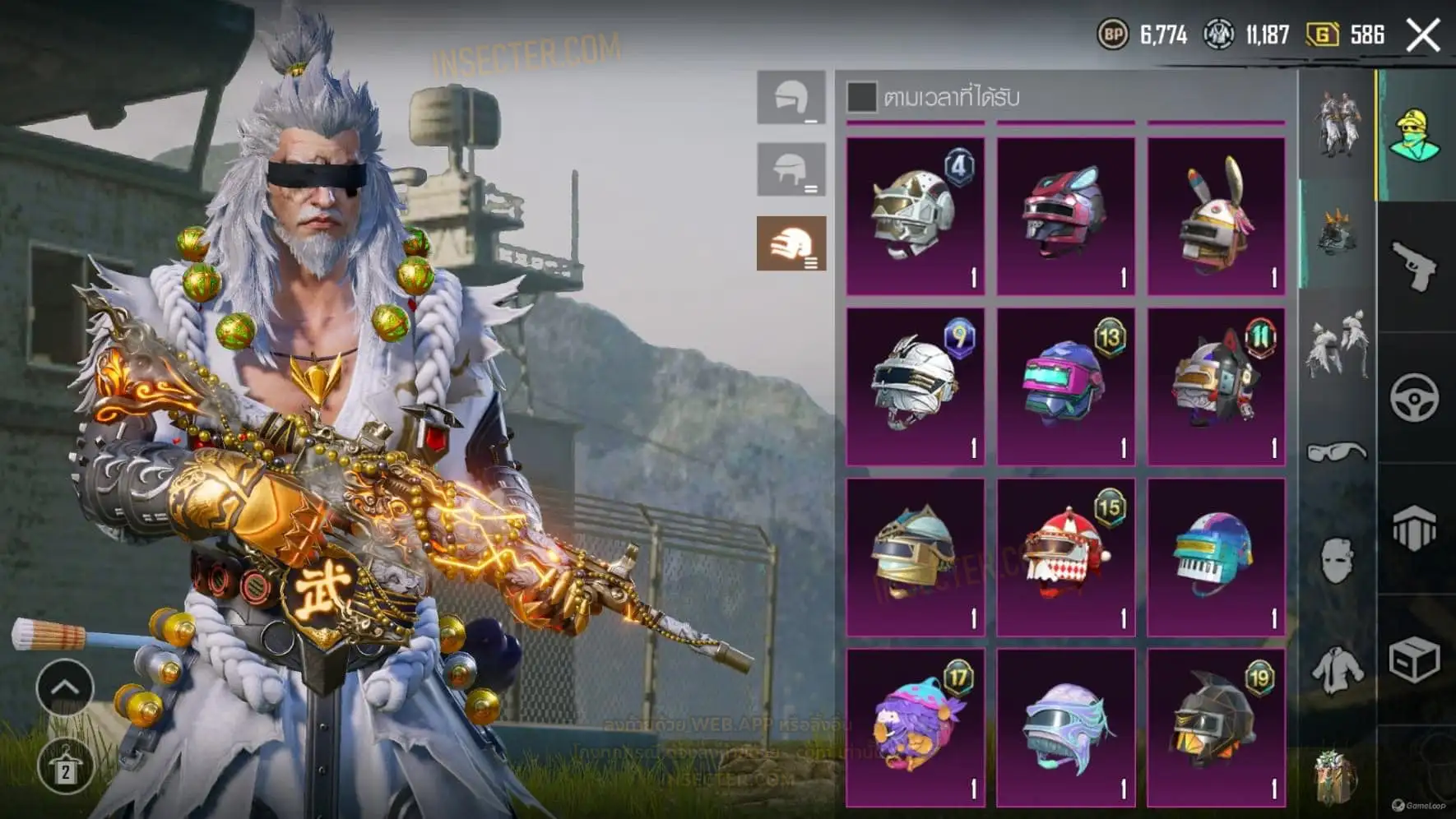Switch to the level 3 helmet filter tab
1456x819 pixels.
(791, 243)
